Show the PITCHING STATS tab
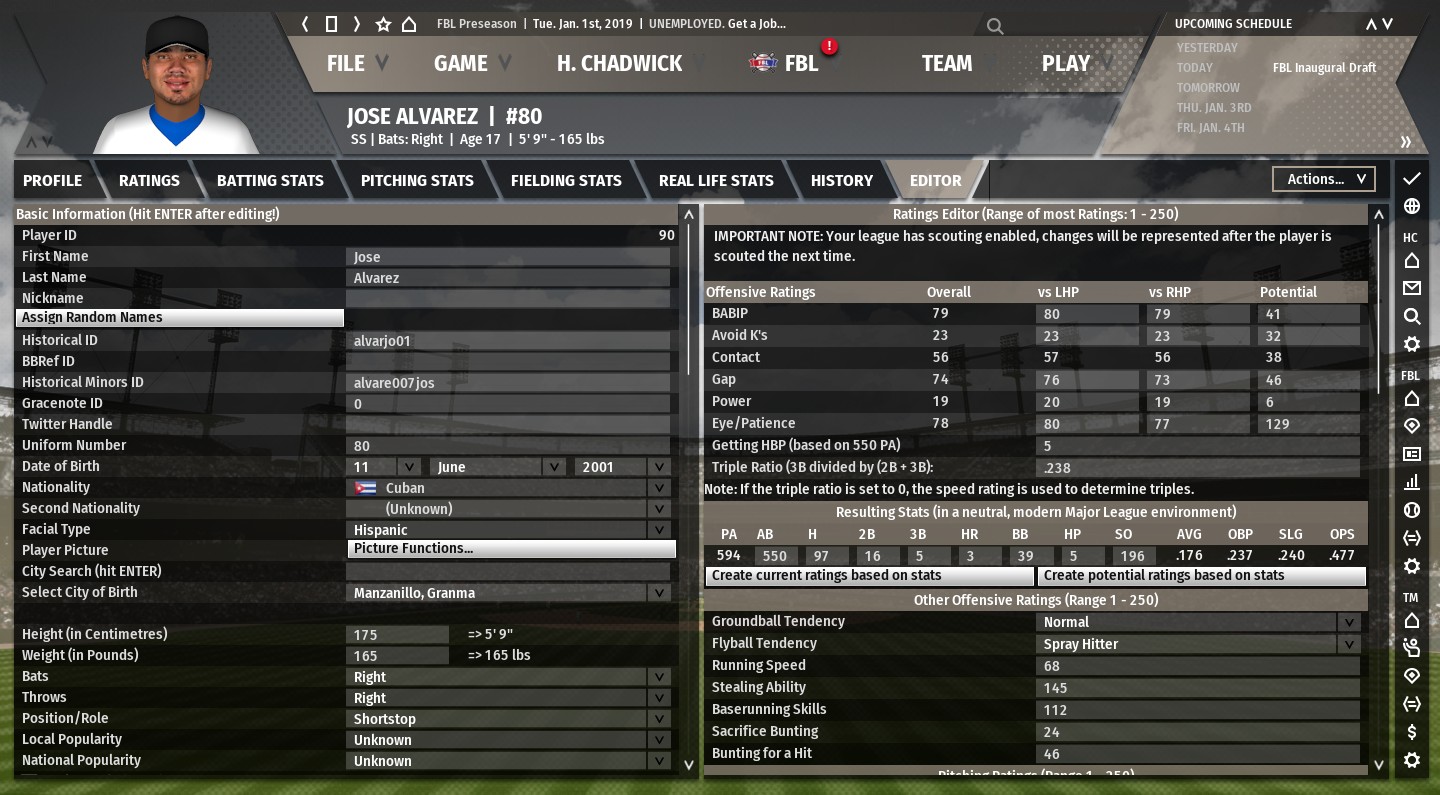1440x795 pixels. click(417, 181)
